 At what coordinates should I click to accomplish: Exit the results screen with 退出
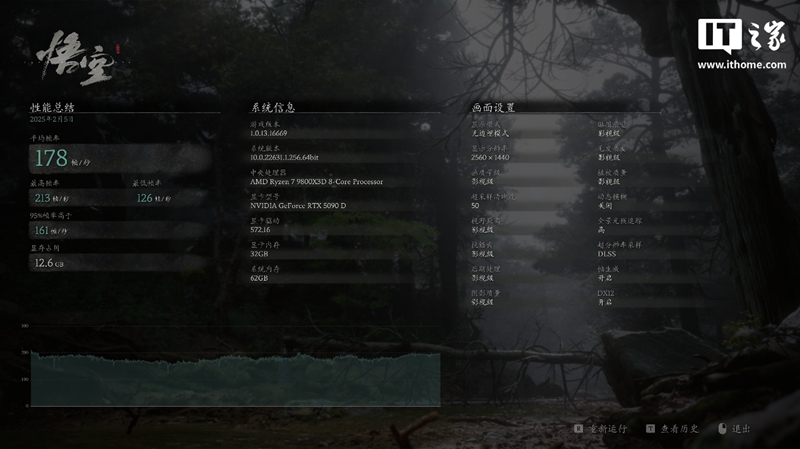tap(735, 428)
